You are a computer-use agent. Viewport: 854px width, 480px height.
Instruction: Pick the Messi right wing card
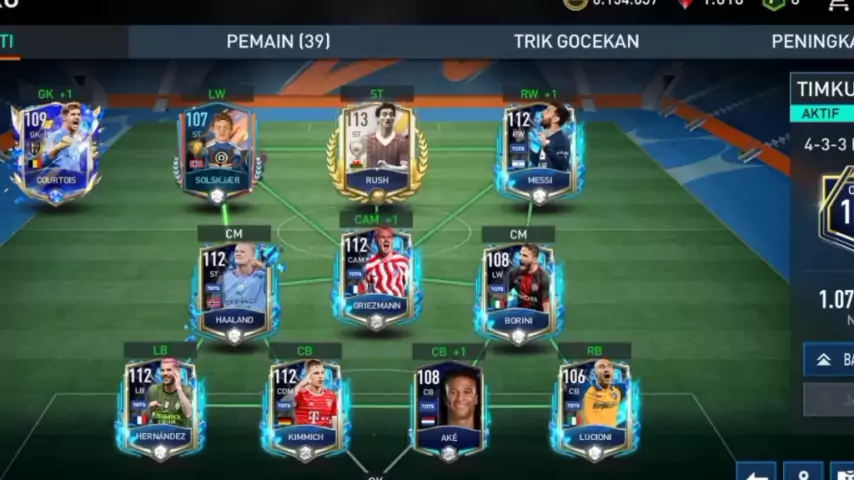pos(540,152)
